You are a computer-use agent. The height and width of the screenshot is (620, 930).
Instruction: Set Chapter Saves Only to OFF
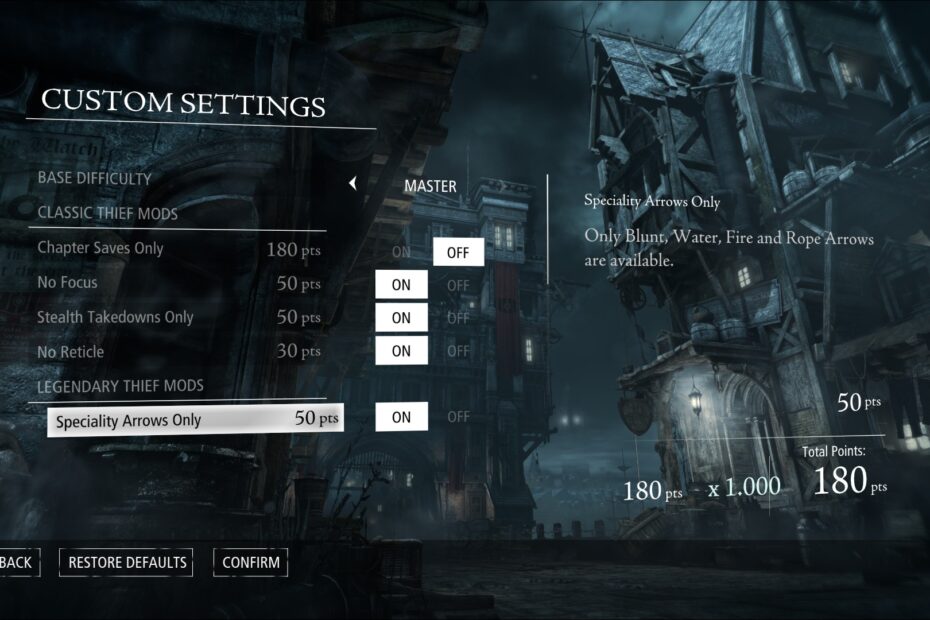tap(458, 252)
